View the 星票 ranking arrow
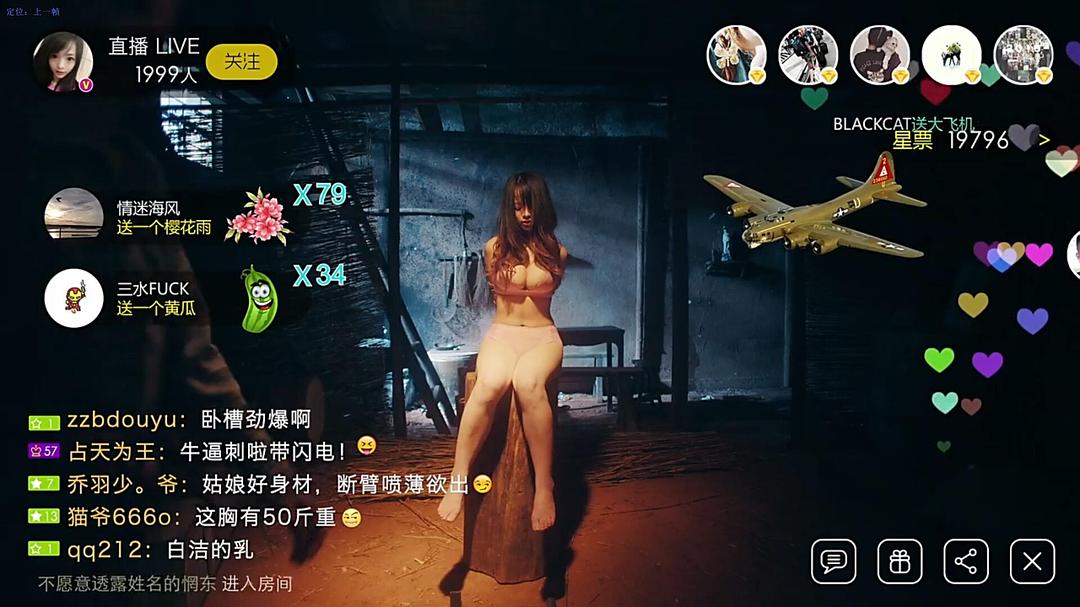 pos(1045,140)
